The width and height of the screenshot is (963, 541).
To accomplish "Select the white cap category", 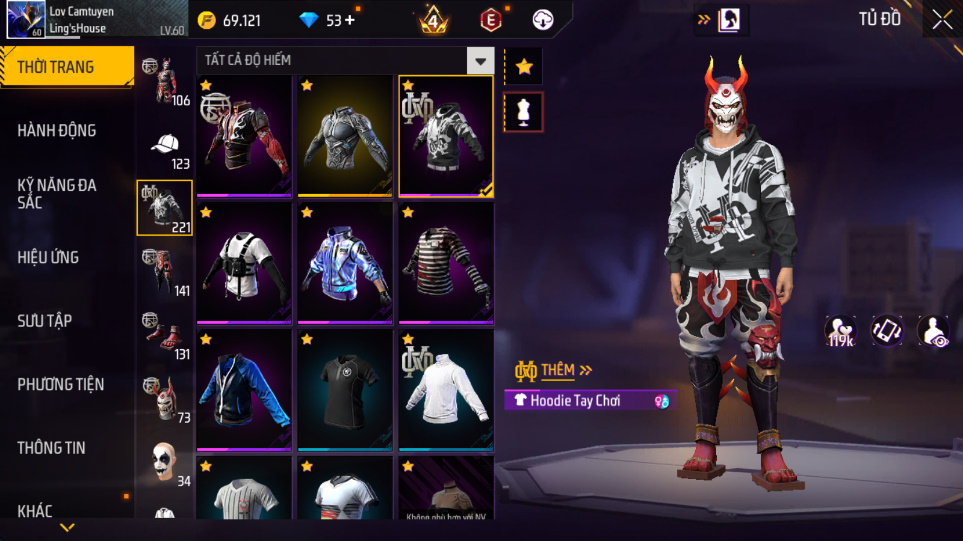I will (x=165, y=146).
